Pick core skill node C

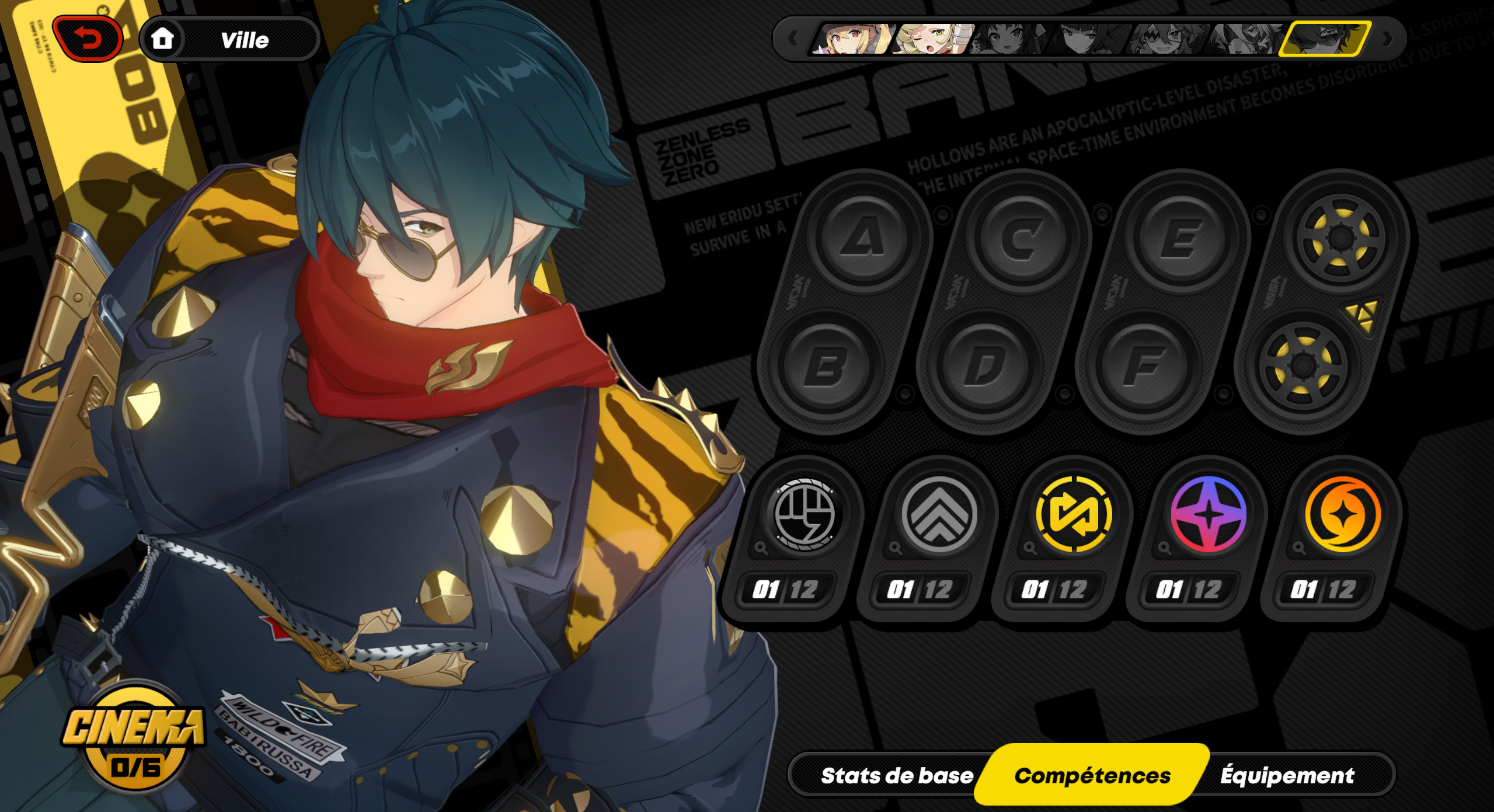(x=1022, y=238)
